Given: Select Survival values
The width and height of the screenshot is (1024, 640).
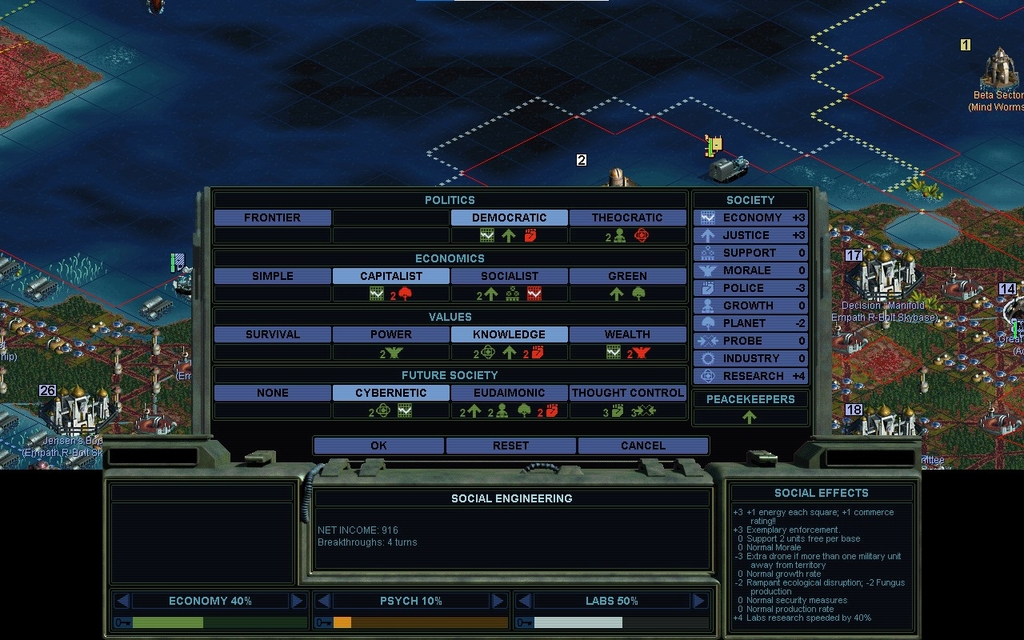Looking at the screenshot, I should (x=272, y=334).
